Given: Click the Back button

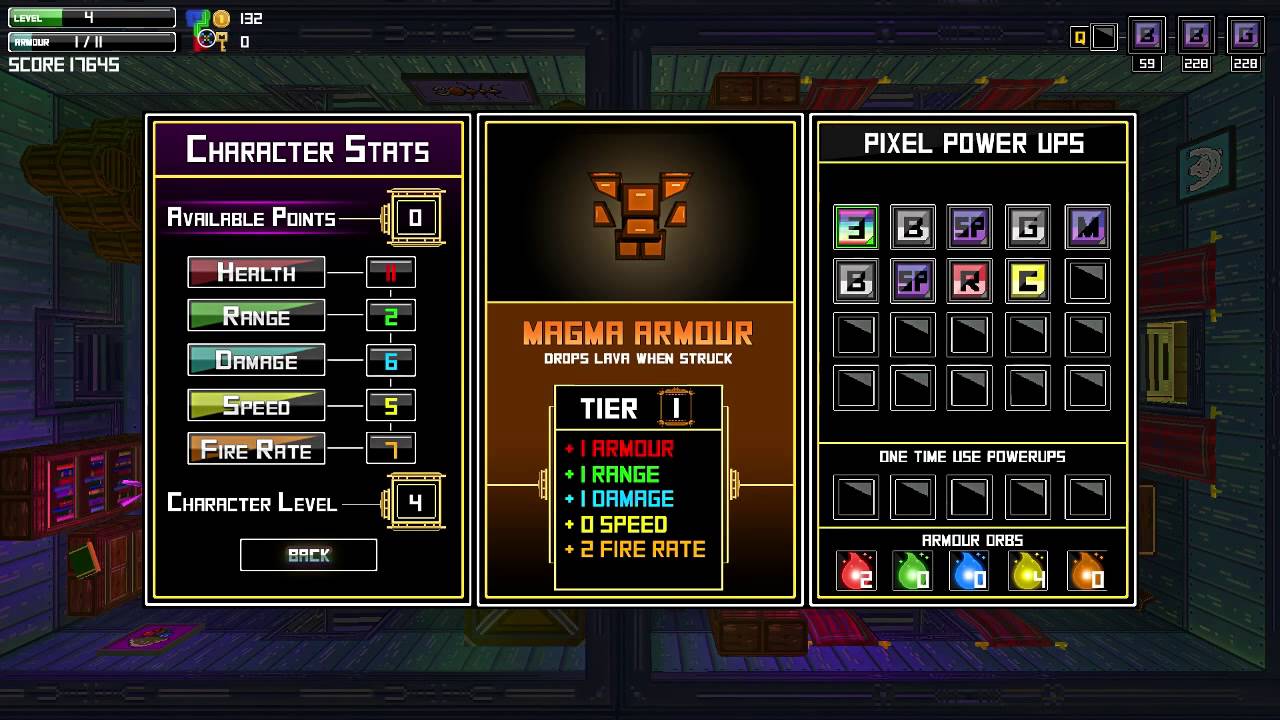Looking at the screenshot, I should coord(308,555).
